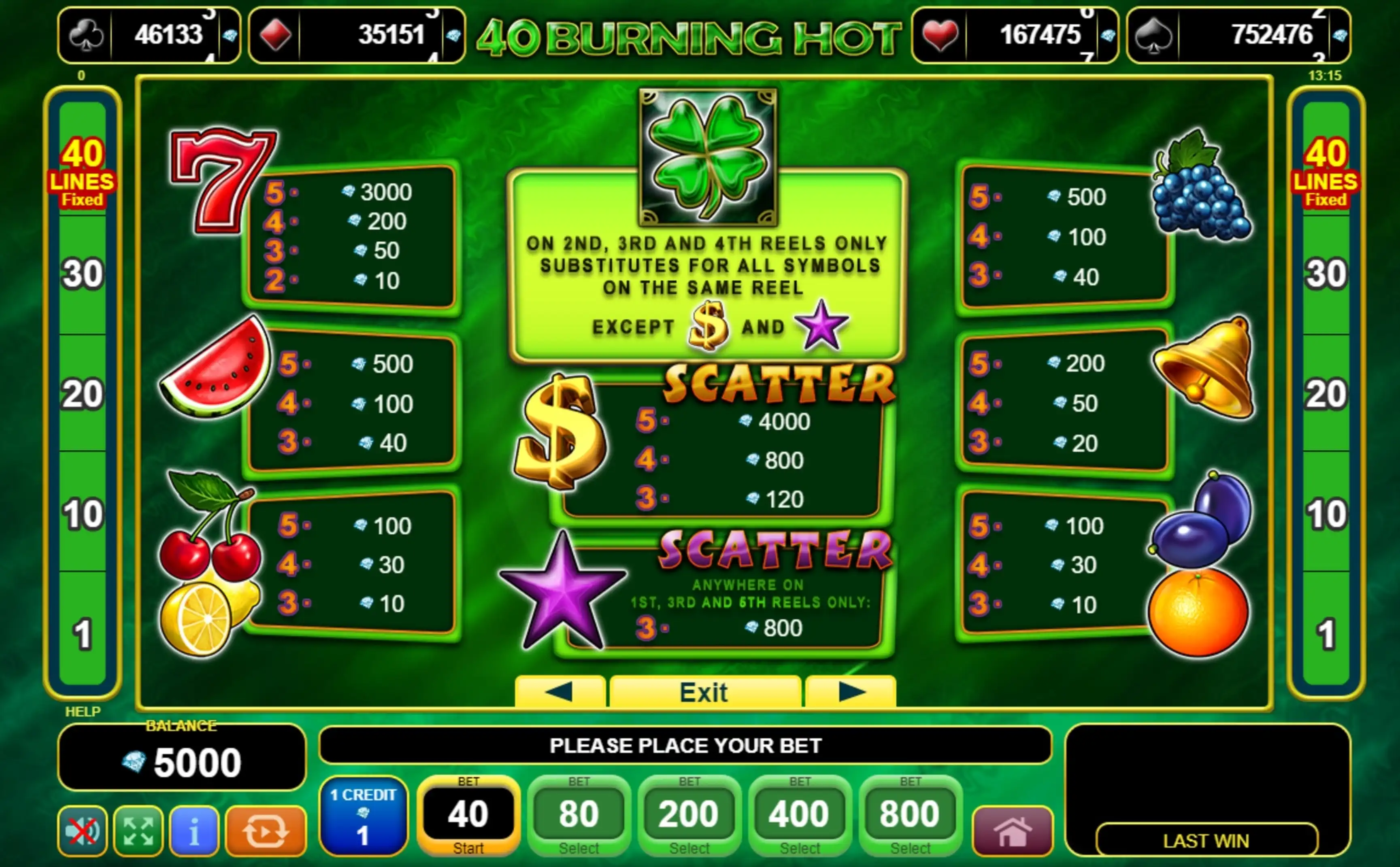
Task: Select the 400 bet option
Action: pos(799,815)
